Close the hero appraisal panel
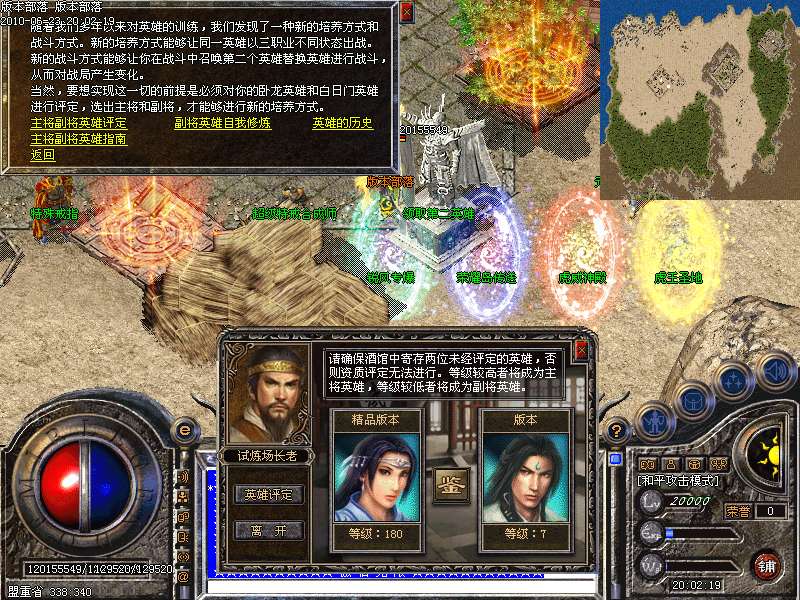The image size is (800, 600). click(581, 350)
